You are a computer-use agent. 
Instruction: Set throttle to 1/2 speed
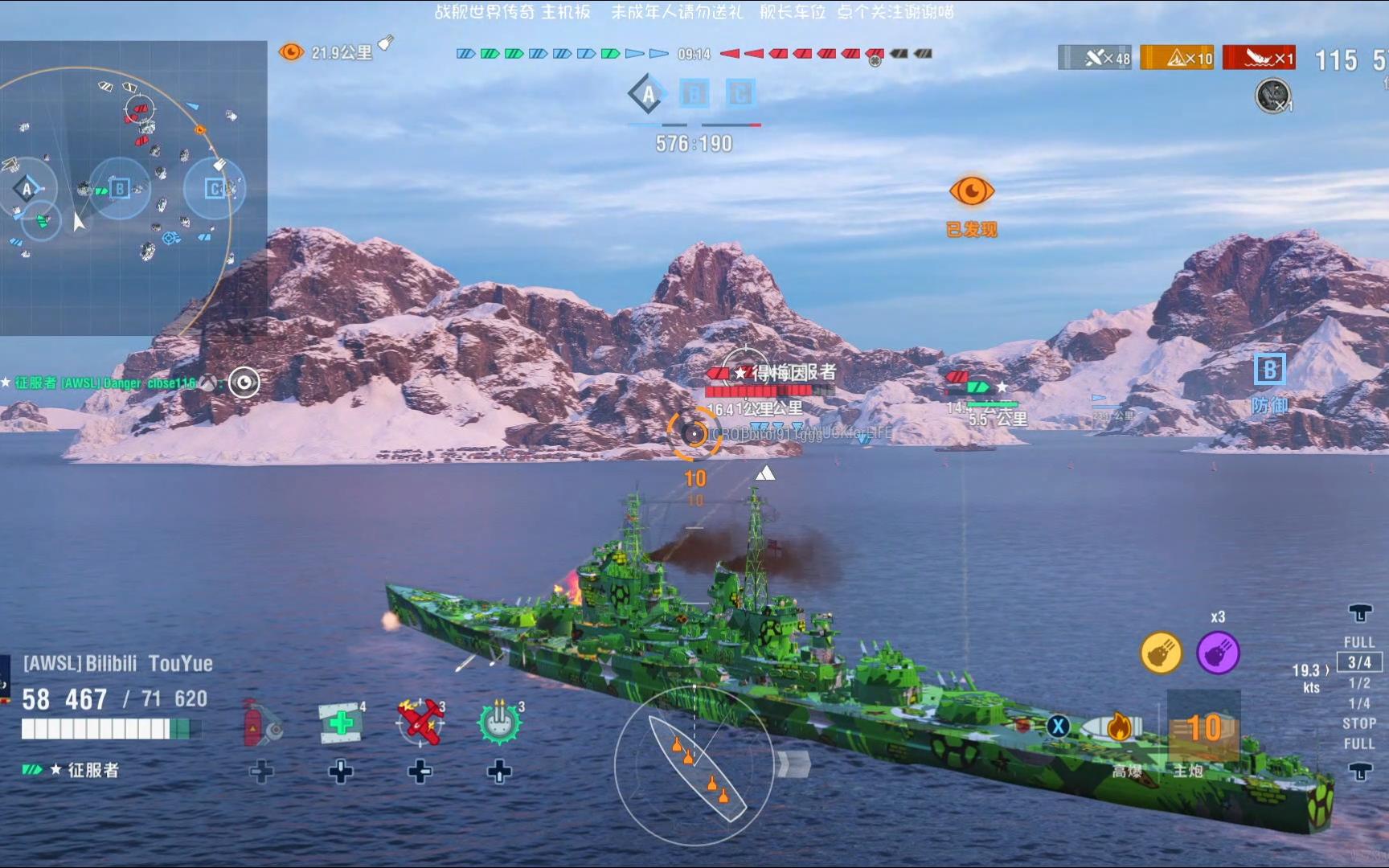point(1359,683)
